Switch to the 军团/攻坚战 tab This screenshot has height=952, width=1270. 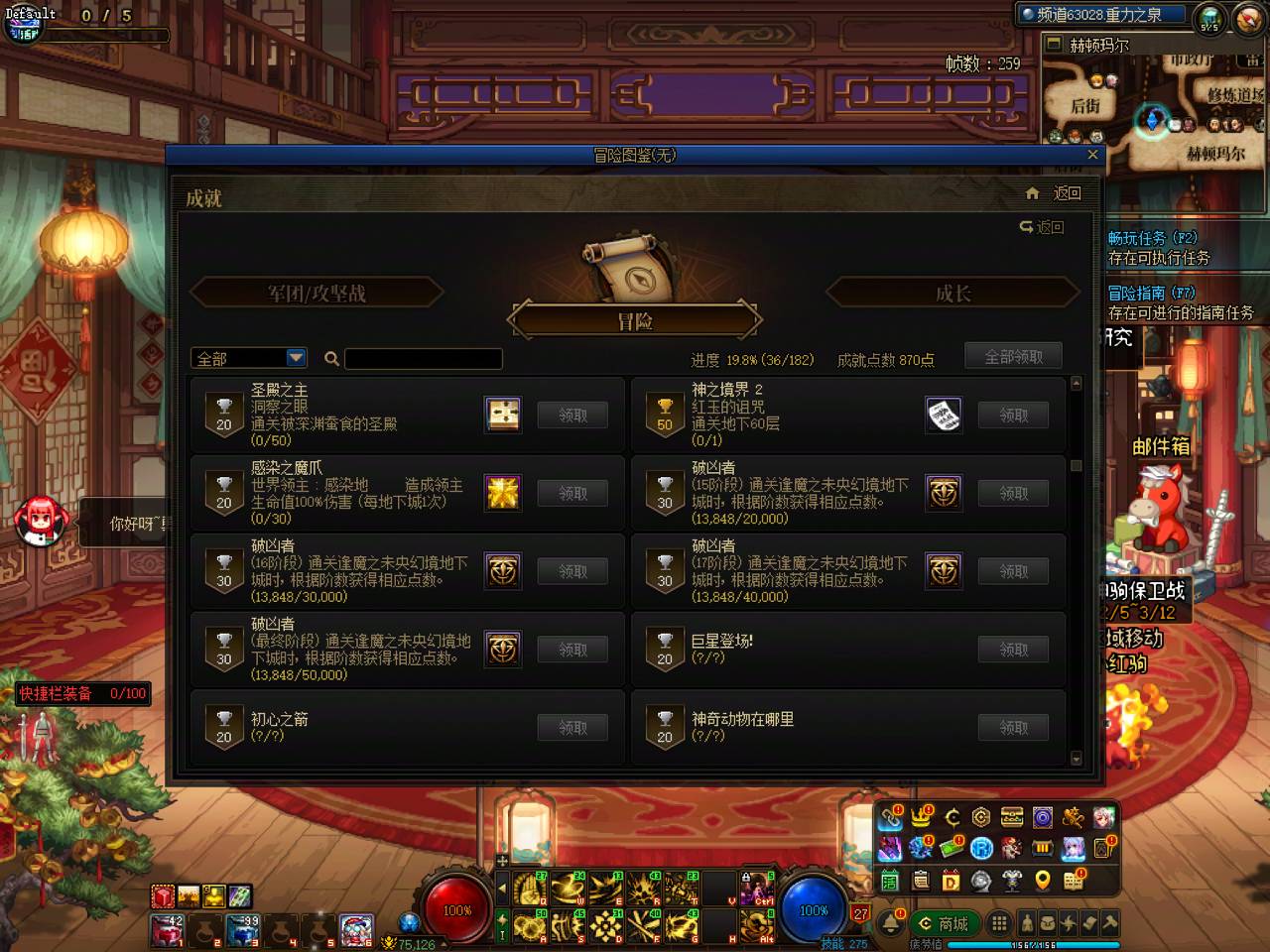pyautogui.click(x=317, y=293)
